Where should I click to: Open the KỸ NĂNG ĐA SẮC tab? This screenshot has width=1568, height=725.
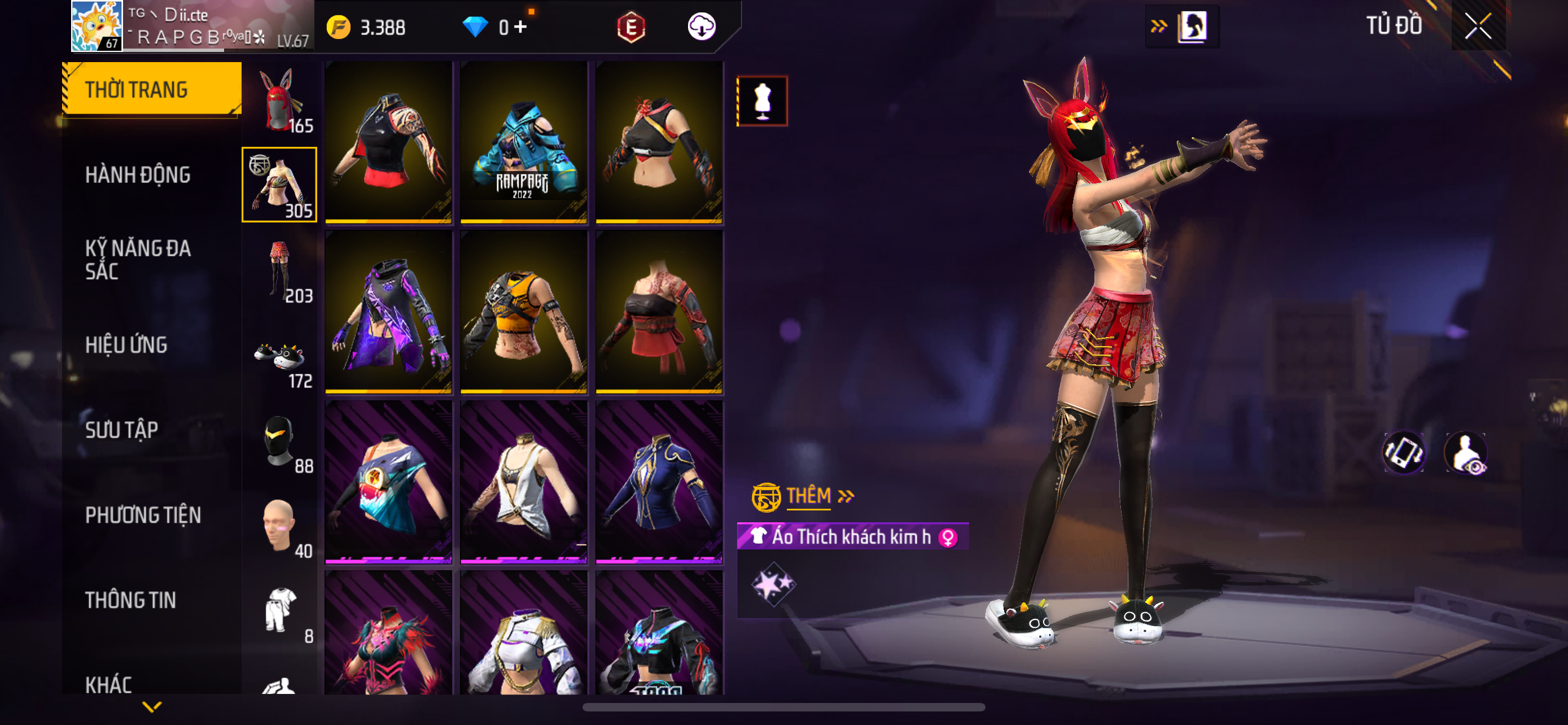coord(138,259)
